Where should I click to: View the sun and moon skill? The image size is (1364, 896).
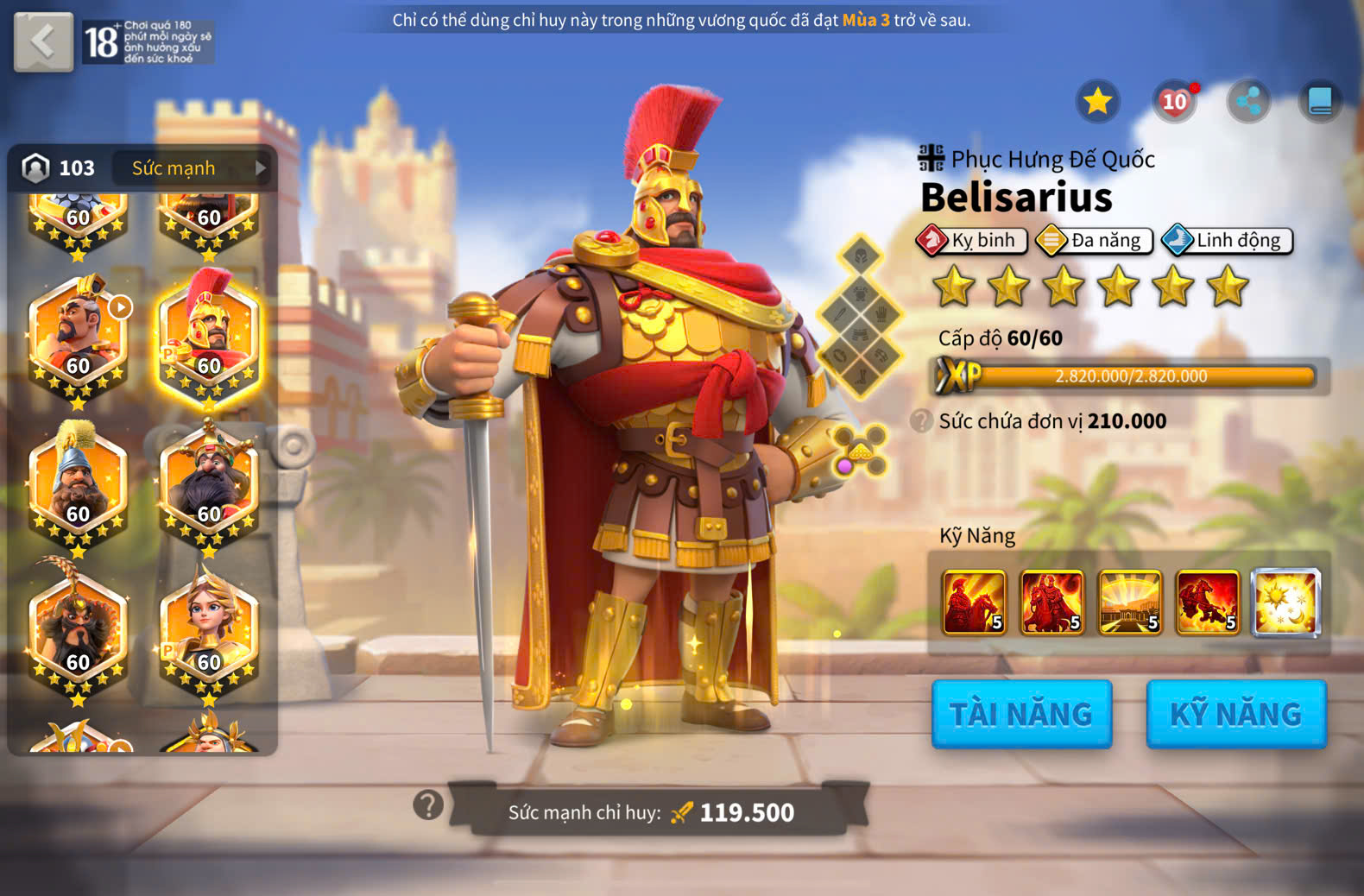[x=1285, y=602]
